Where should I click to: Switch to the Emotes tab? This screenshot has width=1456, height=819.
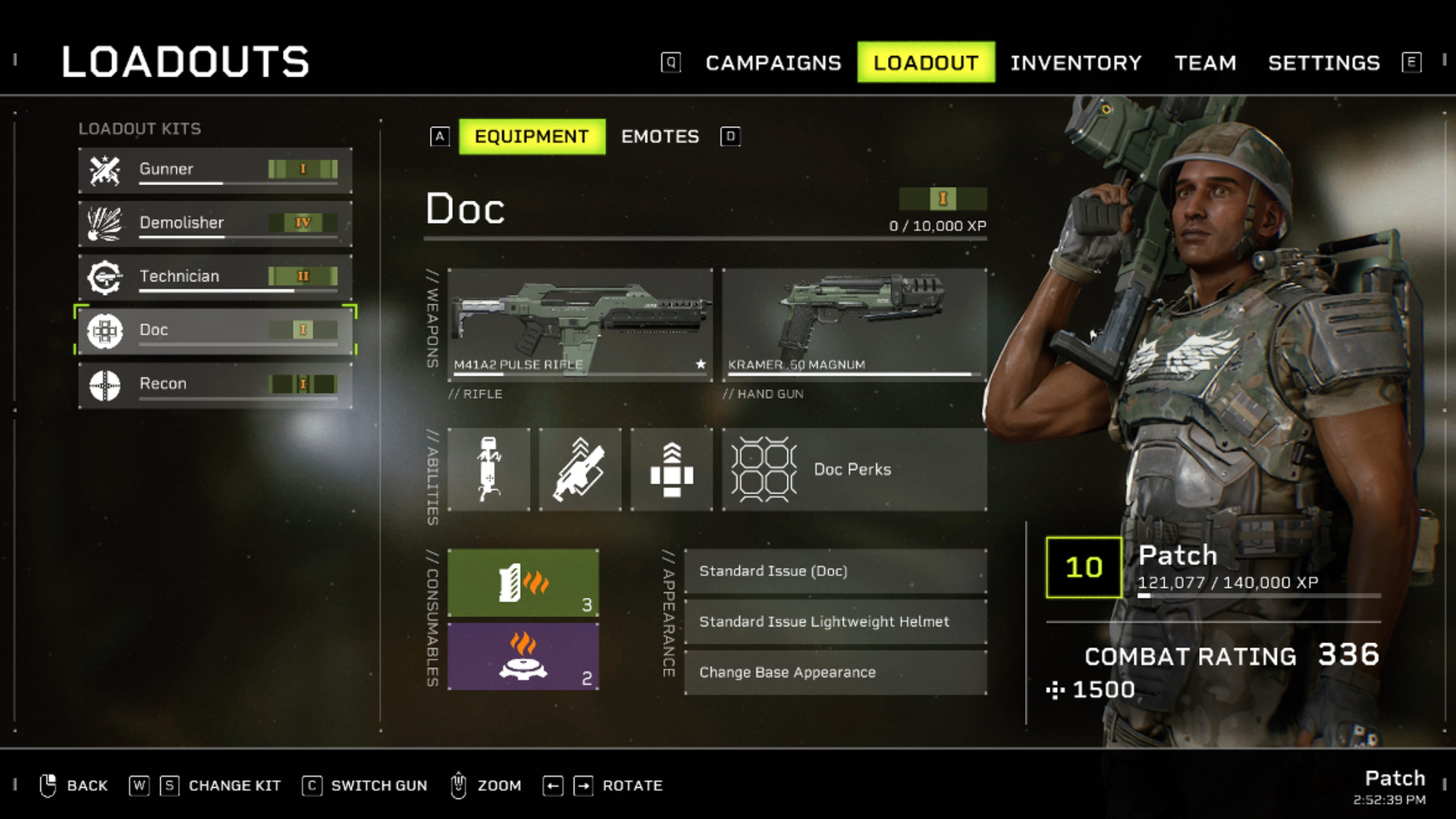(660, 136)
